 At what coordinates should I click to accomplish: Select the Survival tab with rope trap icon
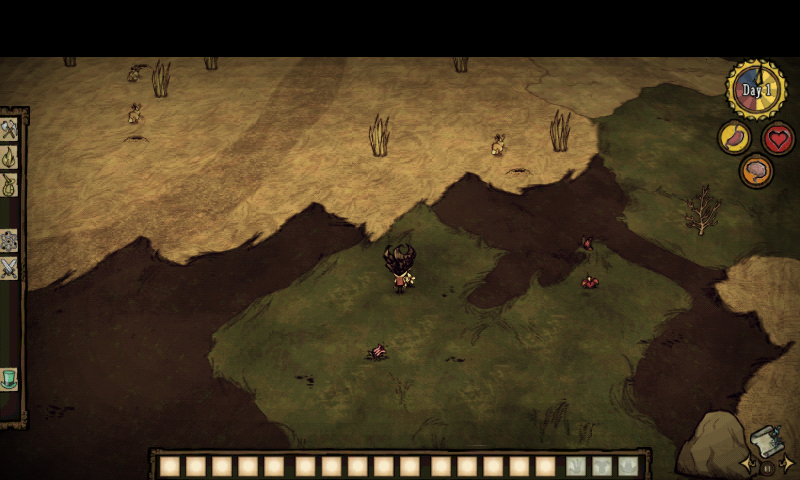tap(9, 185)
